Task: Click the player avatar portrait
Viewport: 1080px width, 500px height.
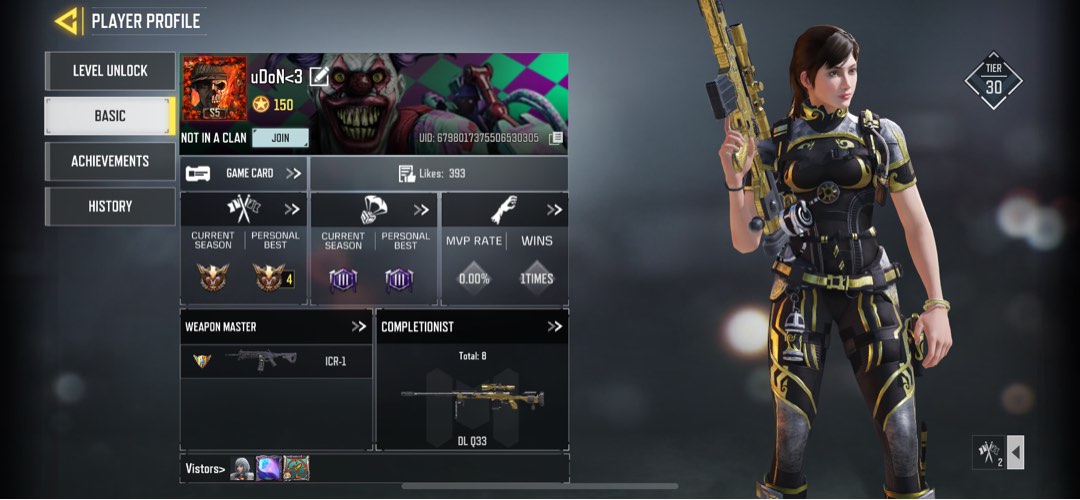Action: (214, 89)
